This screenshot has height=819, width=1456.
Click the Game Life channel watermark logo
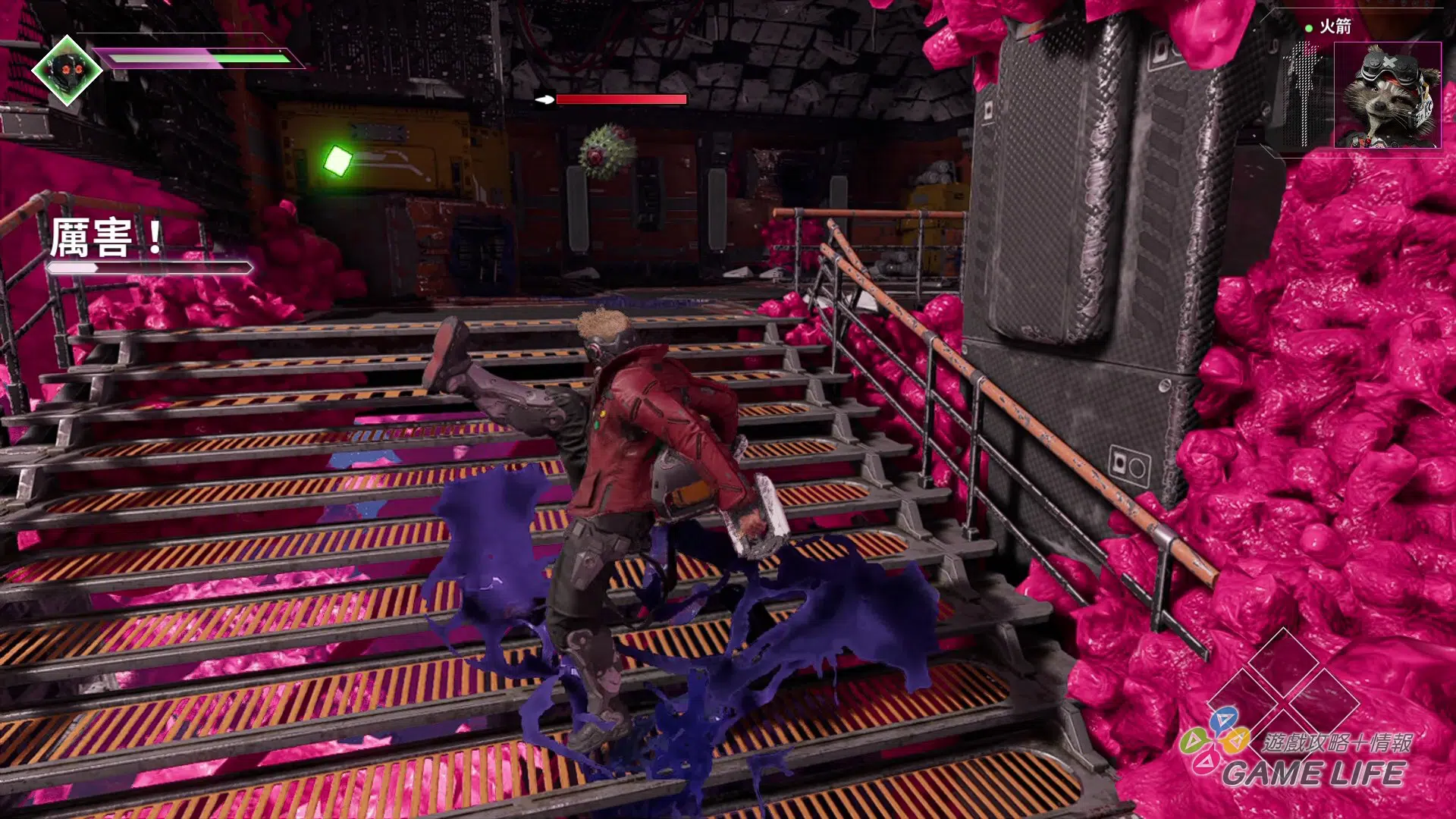(x=1297, y=751)
